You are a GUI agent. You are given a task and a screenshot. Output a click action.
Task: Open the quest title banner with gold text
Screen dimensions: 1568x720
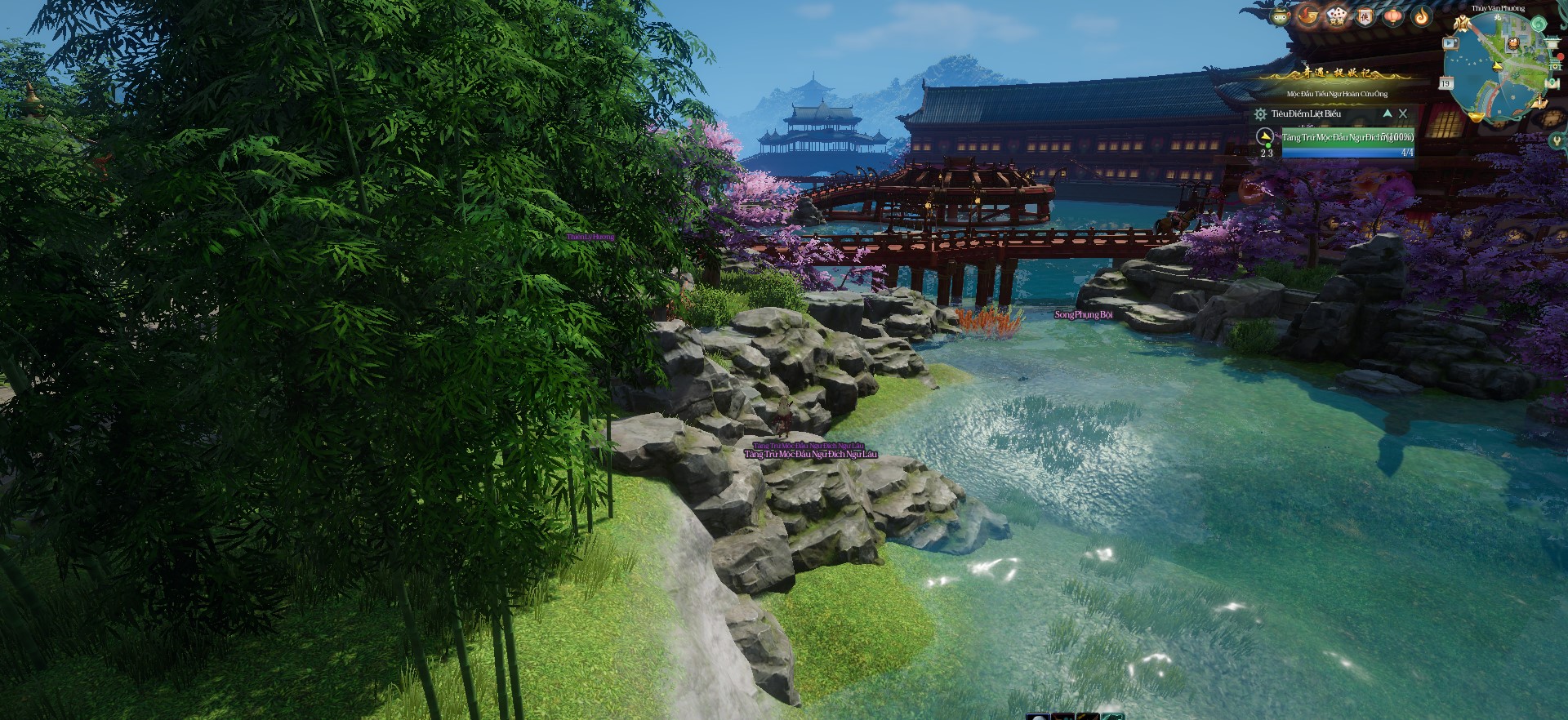(1337, 73)
